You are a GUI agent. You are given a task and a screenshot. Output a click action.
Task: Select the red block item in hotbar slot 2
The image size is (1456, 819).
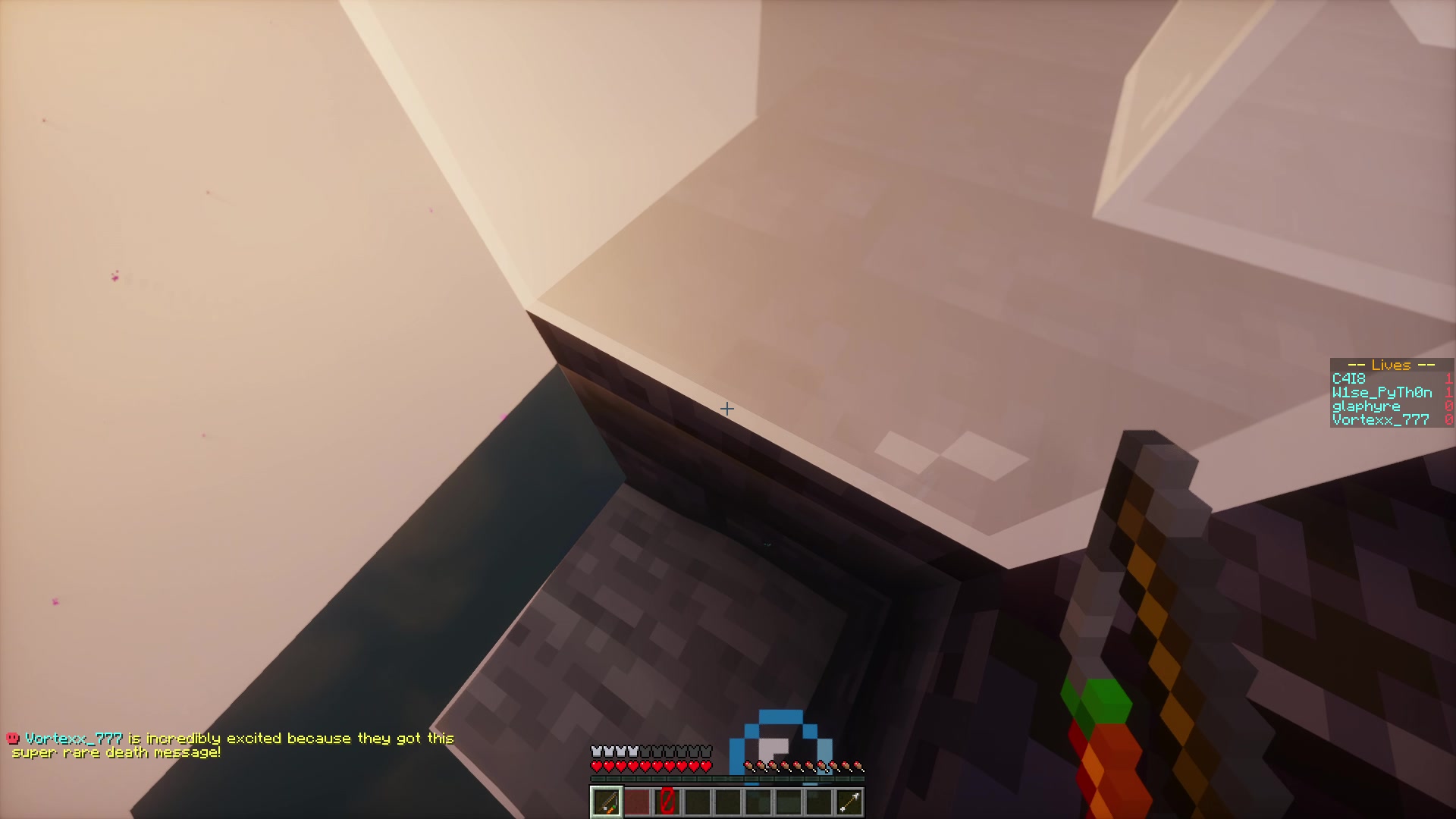[x=638, y=802]
